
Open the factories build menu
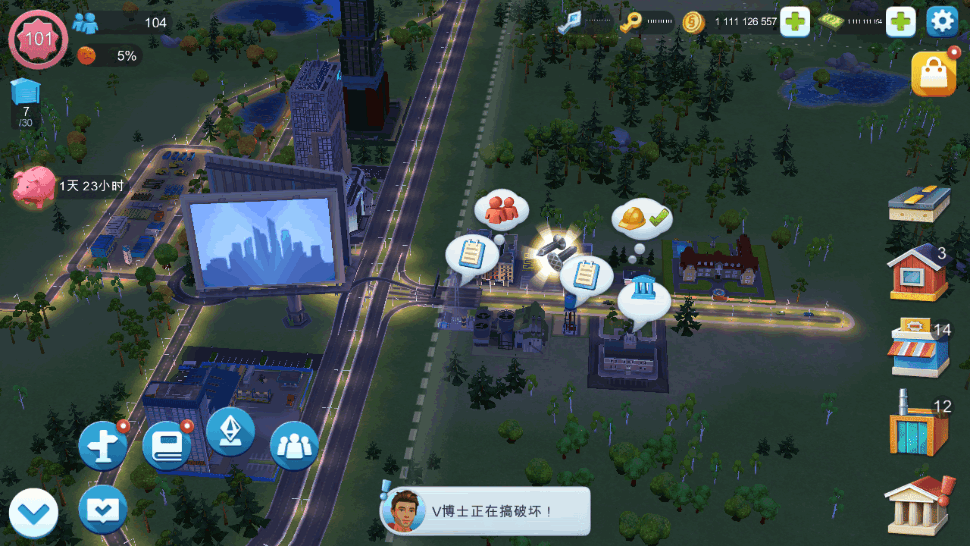pyautogui.click(x=918, y=424)
